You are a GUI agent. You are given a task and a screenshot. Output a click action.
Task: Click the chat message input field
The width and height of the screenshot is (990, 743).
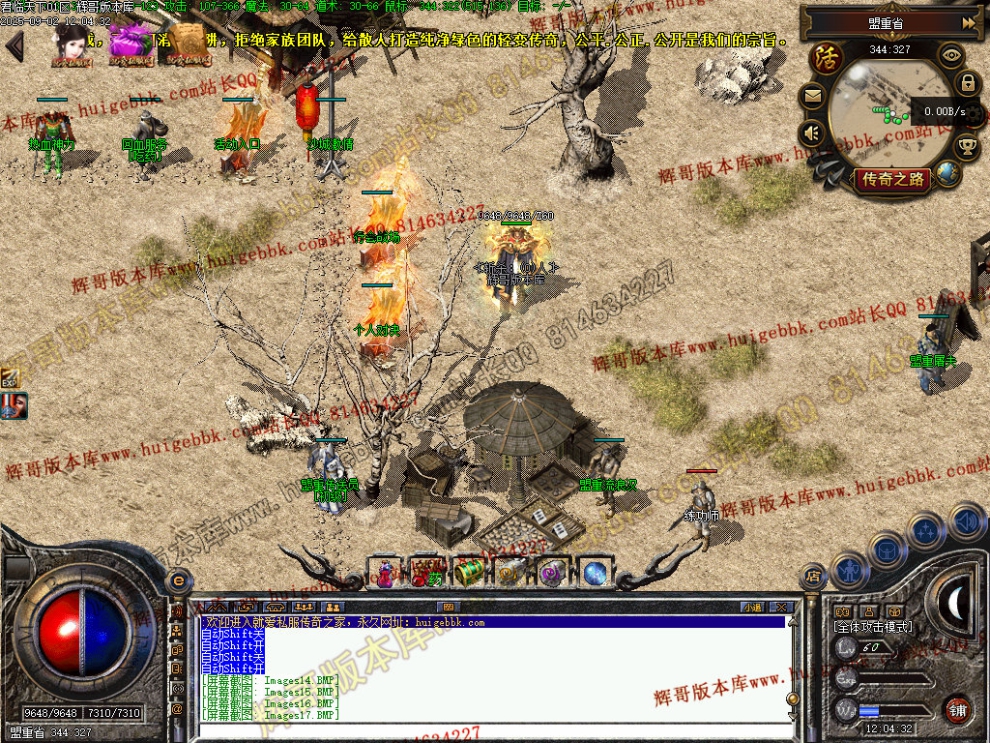pos(490,730)
